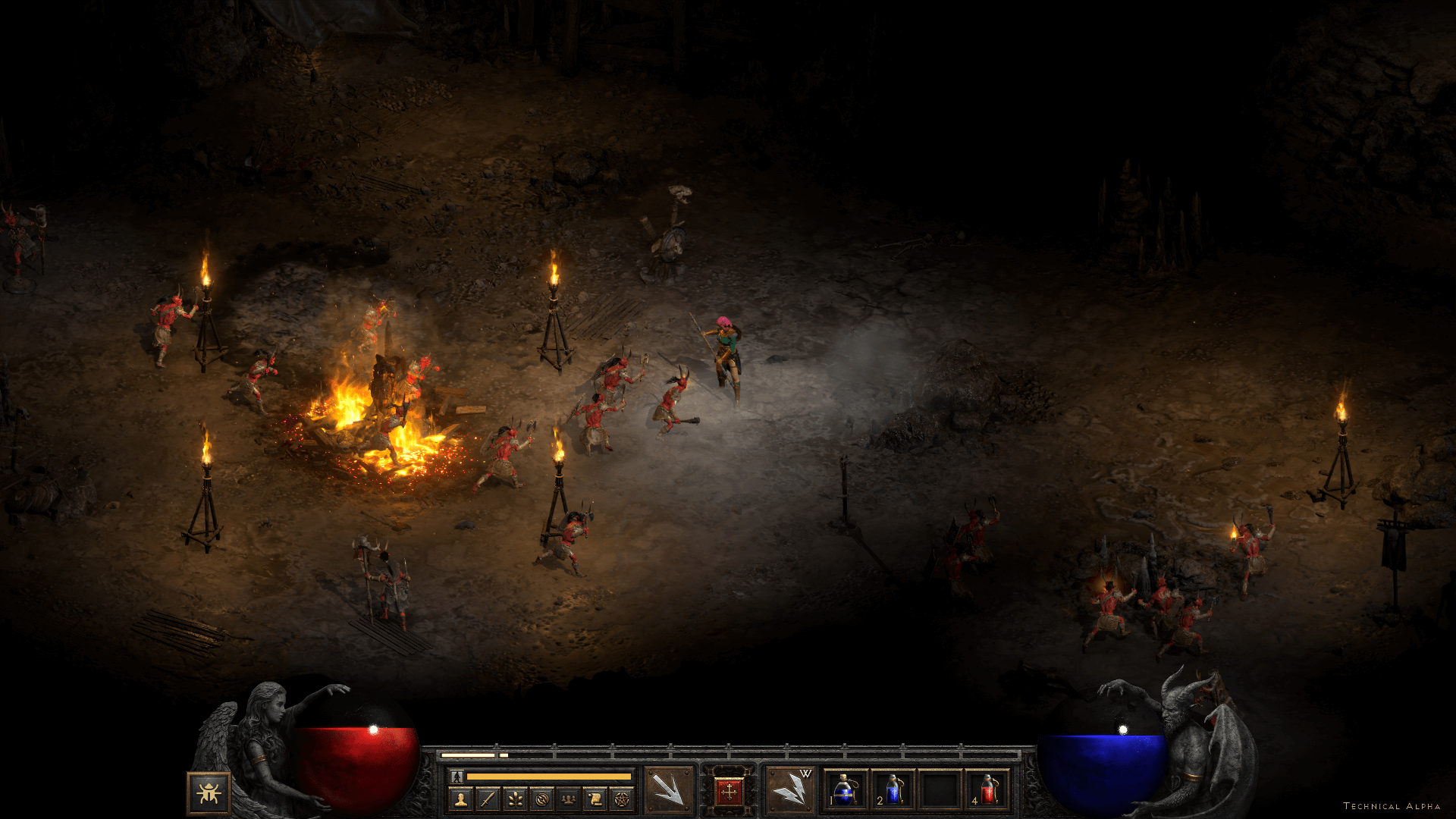The image size is (1456, 819).
Task: Toggle the run/walk figure icon
Action: [x=457, y=777]
